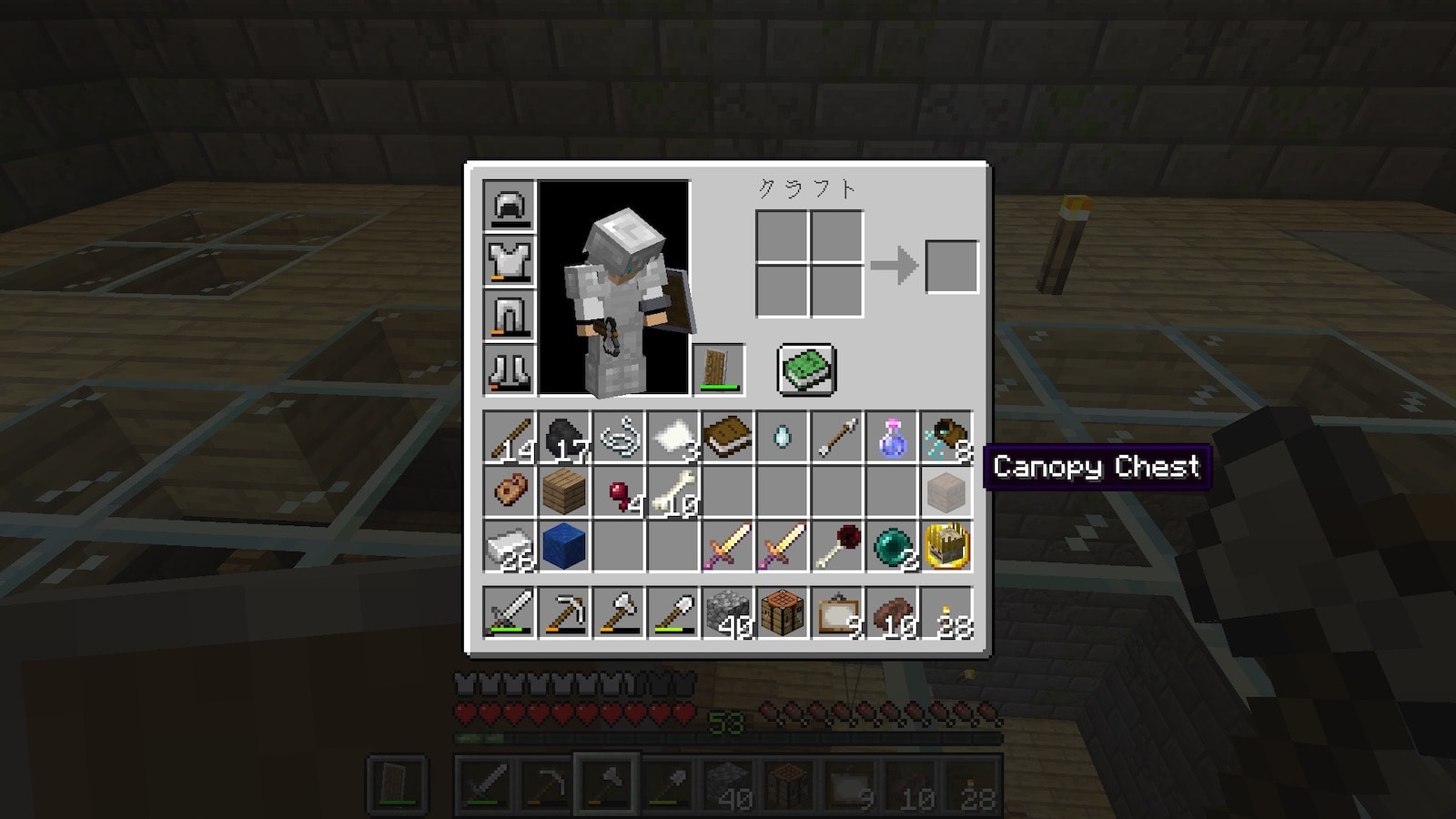Select the iron boots slot
This screenshot has height=819, width=1456.
click(x=510, y=370)
